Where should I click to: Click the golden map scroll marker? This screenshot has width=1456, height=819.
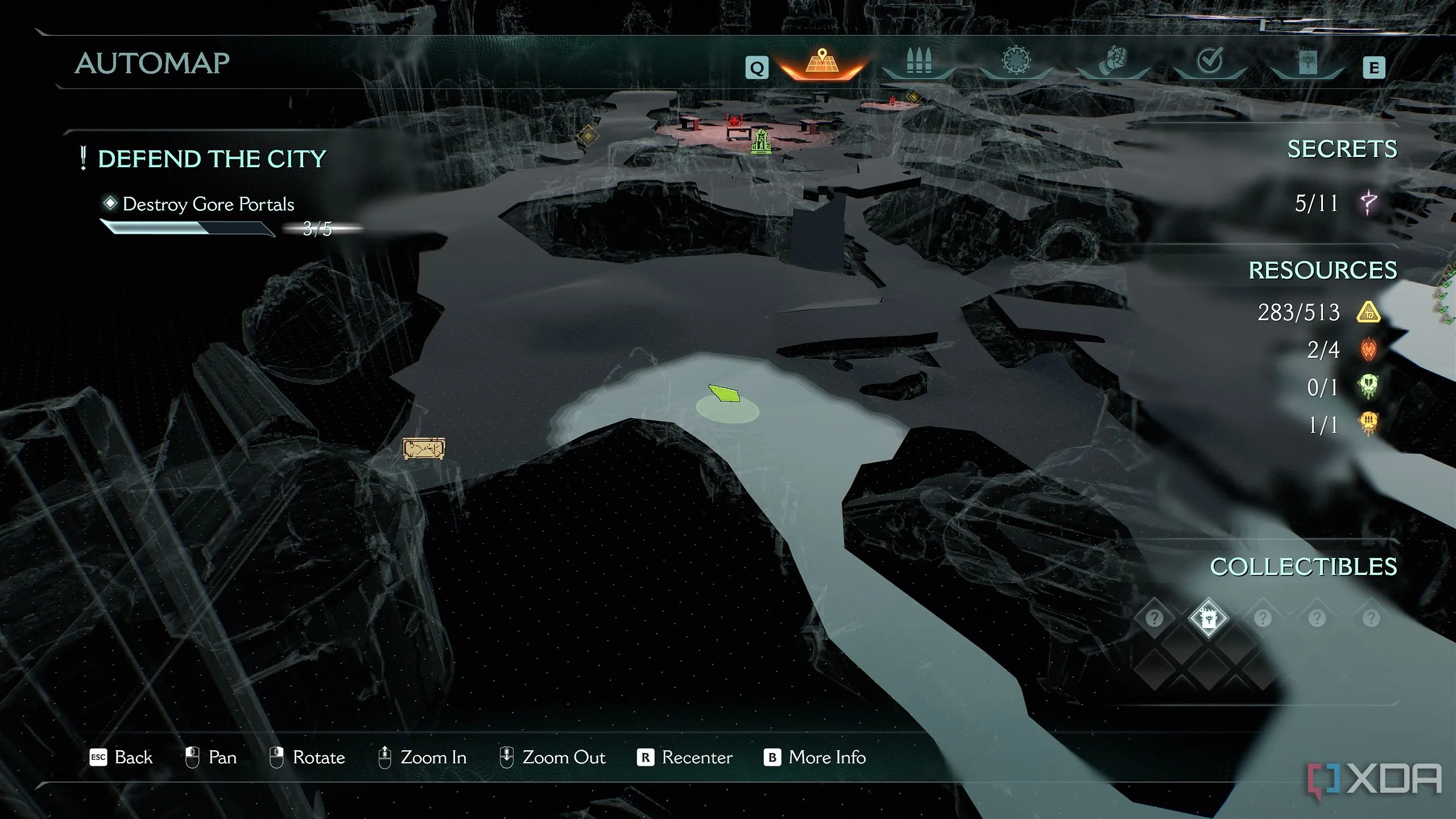point(424,448)
